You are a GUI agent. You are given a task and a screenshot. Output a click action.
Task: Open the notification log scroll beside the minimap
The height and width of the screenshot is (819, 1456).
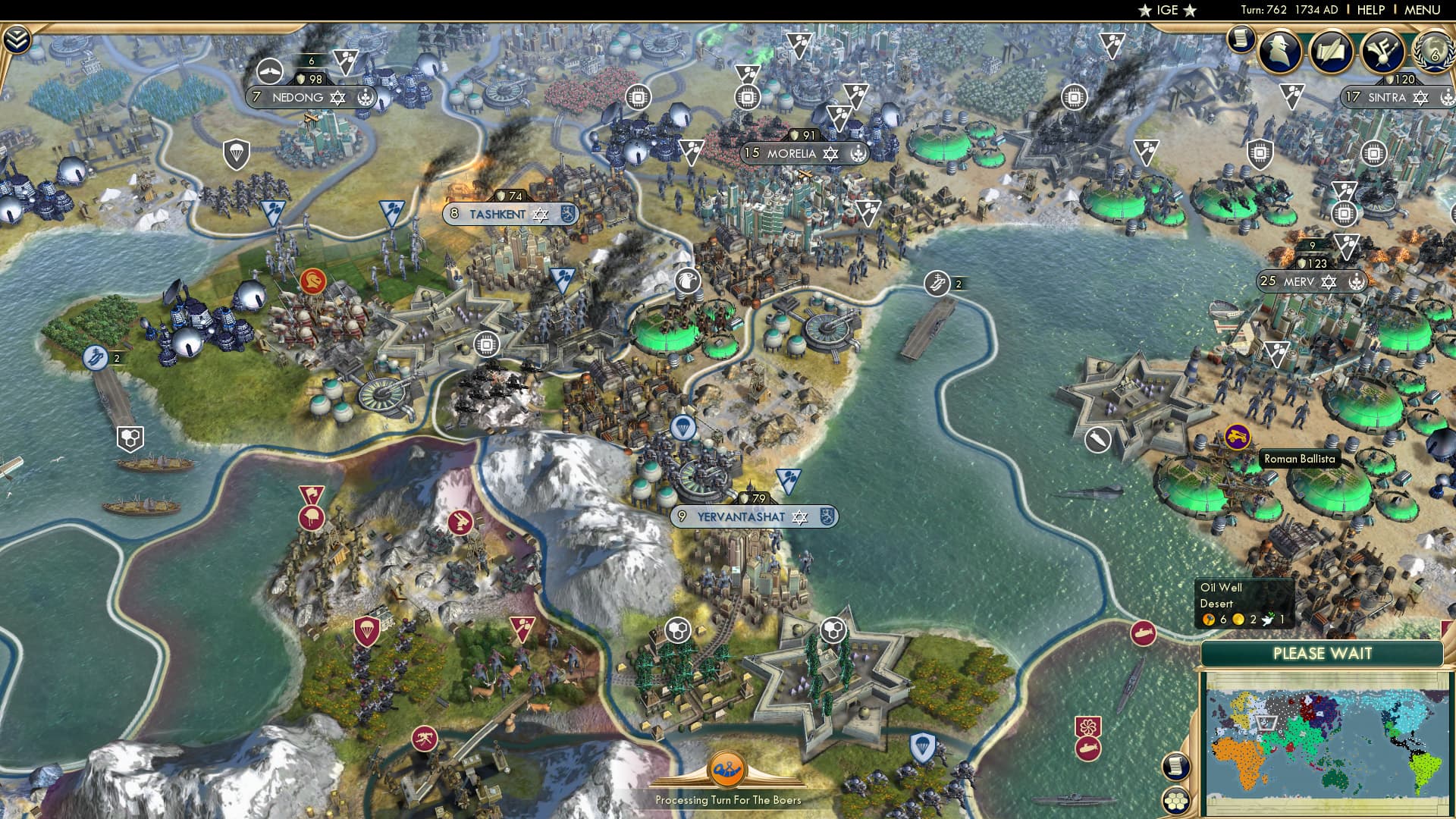pyautogui.click(x=1178, y=767)
